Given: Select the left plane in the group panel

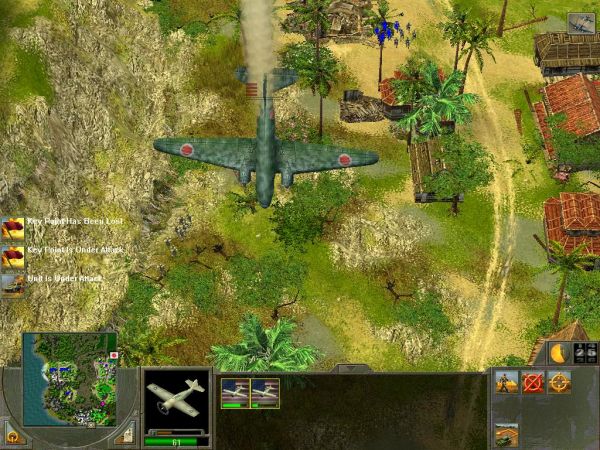Looking at the screenshot, I should 235,392.
